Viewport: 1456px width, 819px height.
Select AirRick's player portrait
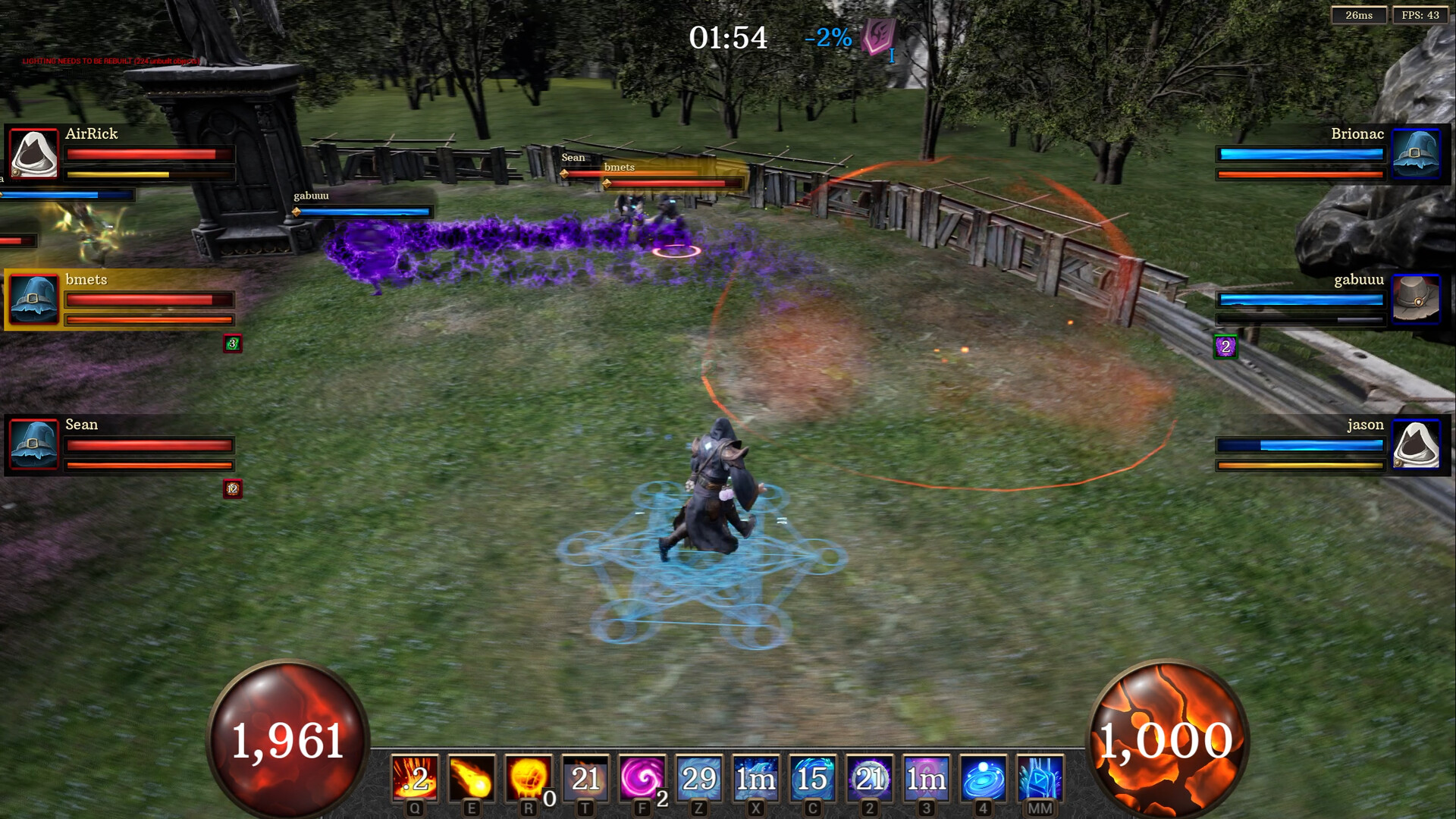(x=33, y=154)
